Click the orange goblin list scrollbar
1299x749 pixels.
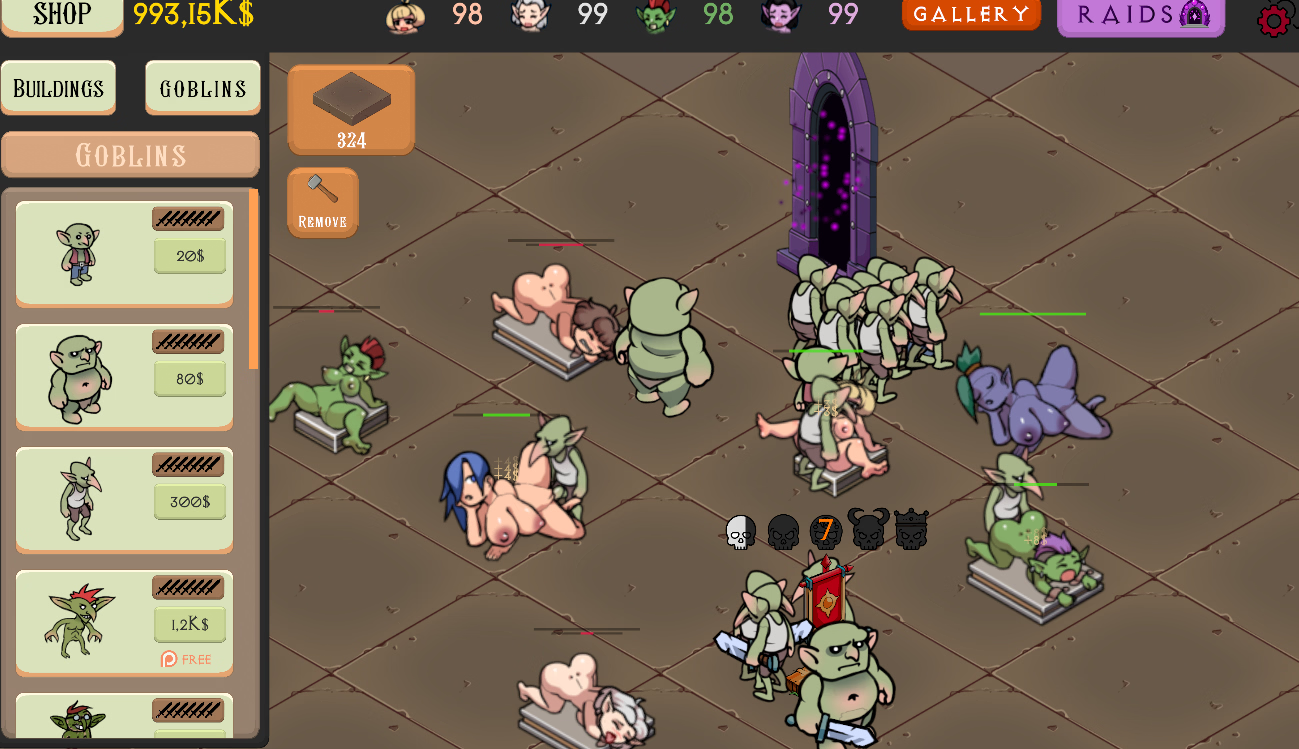(254, 280)
